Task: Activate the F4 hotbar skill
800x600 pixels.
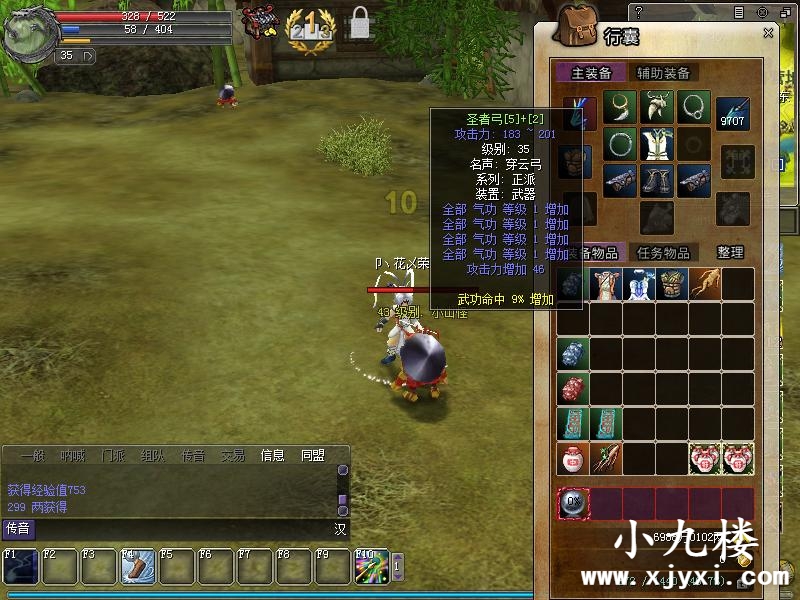Action: pos(136,567)
